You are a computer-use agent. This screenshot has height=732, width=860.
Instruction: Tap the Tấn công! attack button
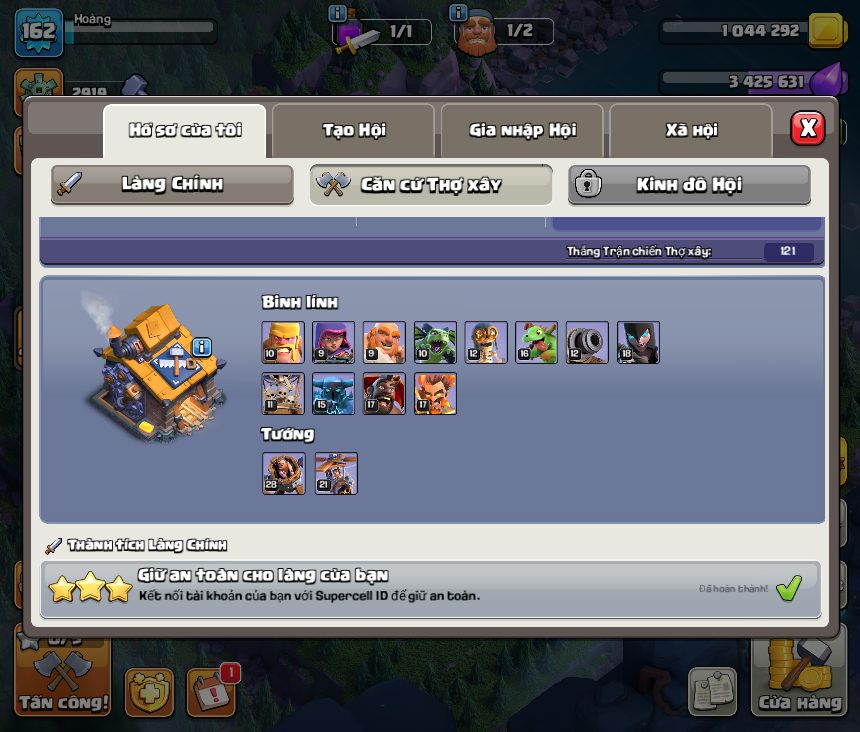[x=62, y=682]
